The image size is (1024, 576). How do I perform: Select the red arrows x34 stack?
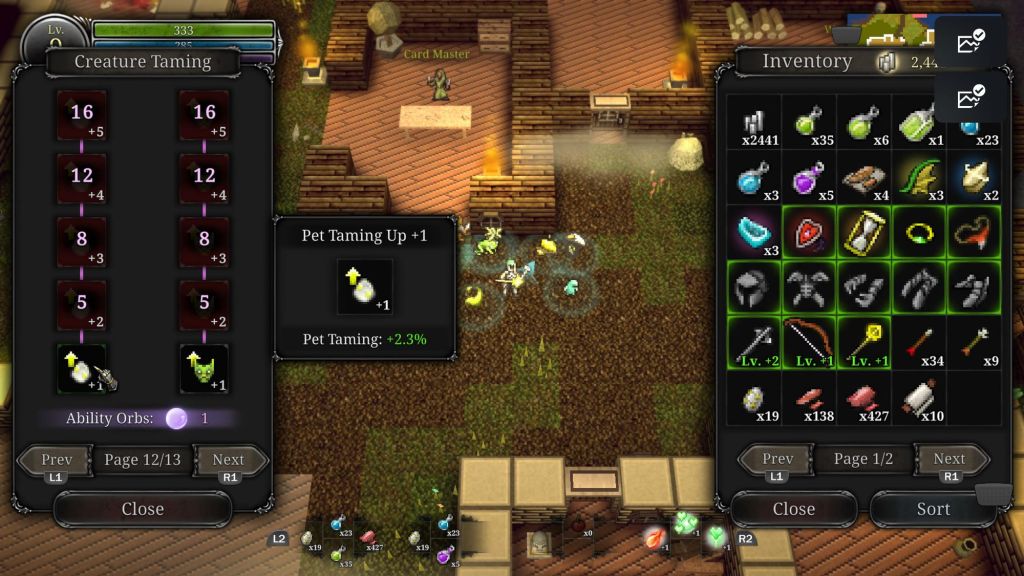pyautogui.click(x=919, y=342)
